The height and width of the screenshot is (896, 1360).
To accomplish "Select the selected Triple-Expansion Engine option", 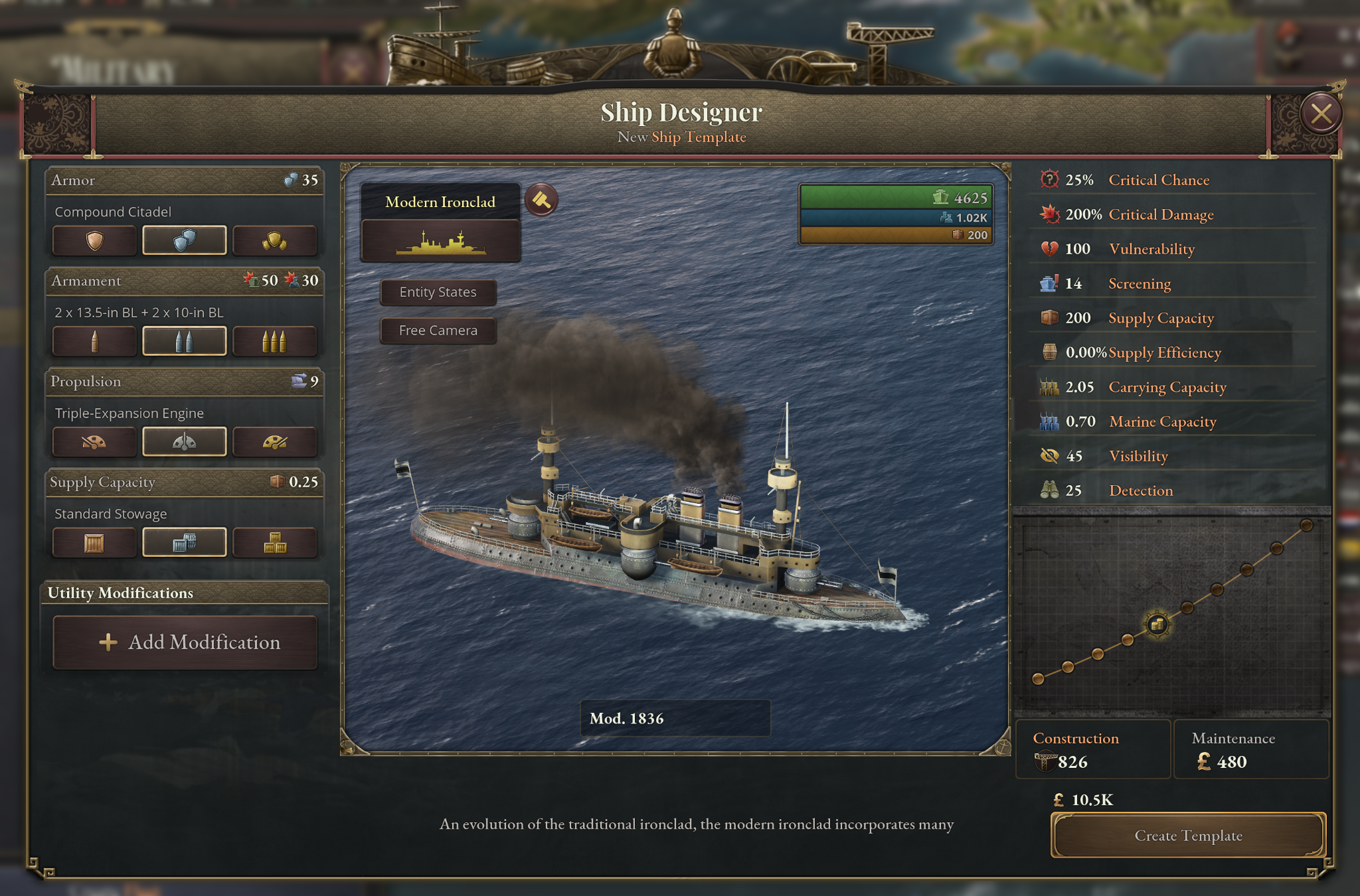I will [185, 442].
